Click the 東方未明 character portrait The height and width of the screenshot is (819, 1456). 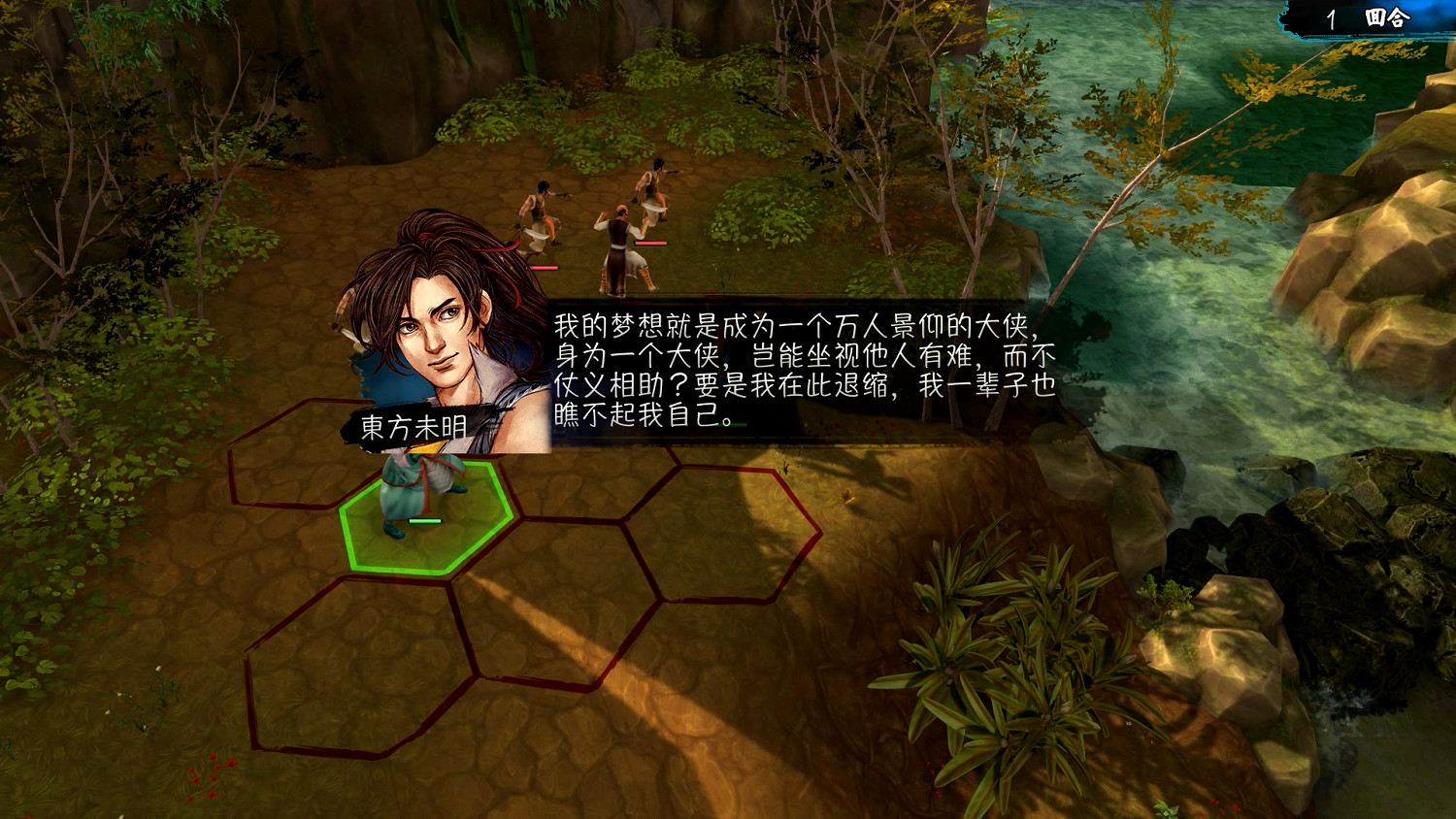tap(437, 320)
